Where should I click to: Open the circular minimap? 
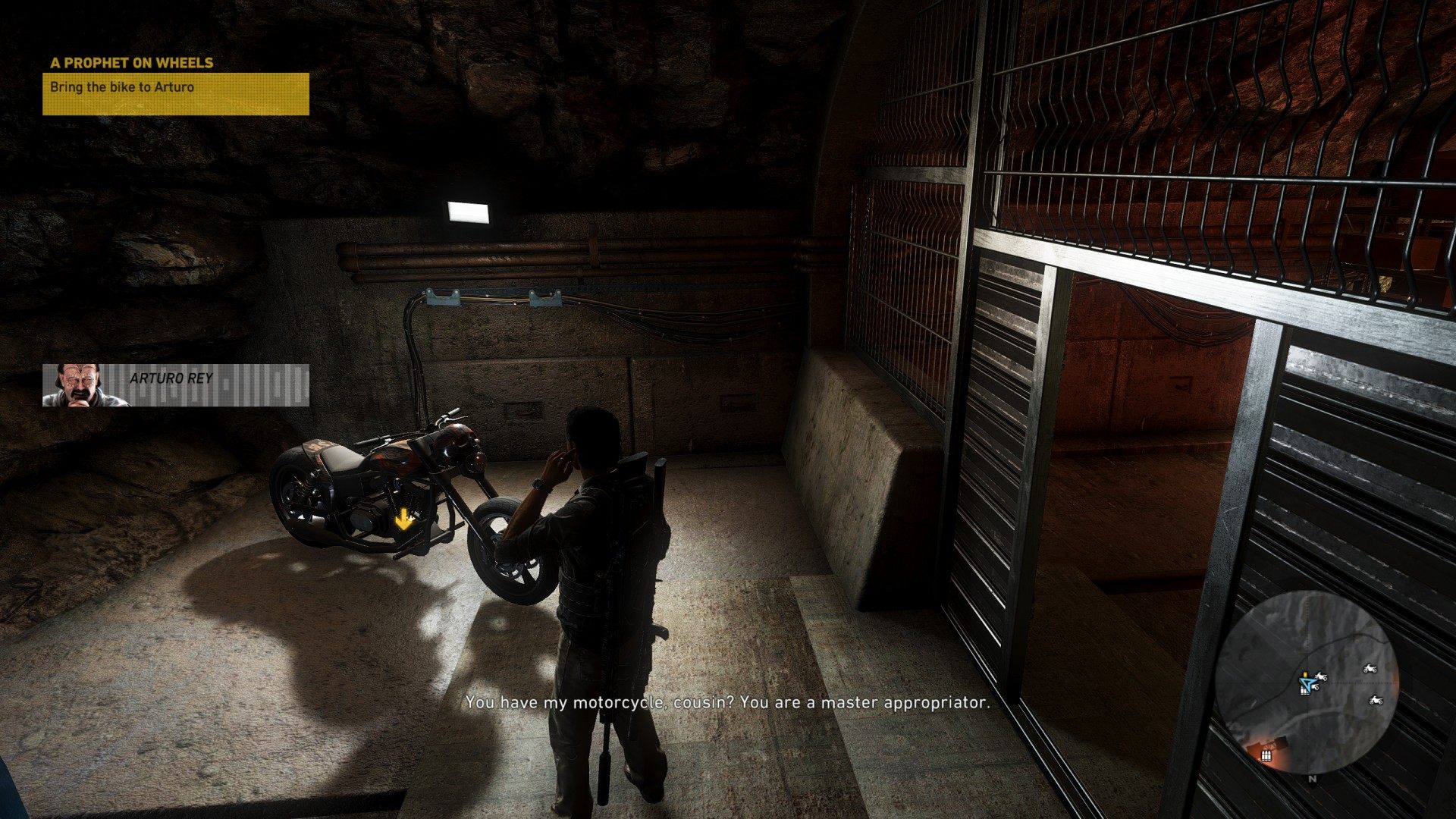point(1306,682)
